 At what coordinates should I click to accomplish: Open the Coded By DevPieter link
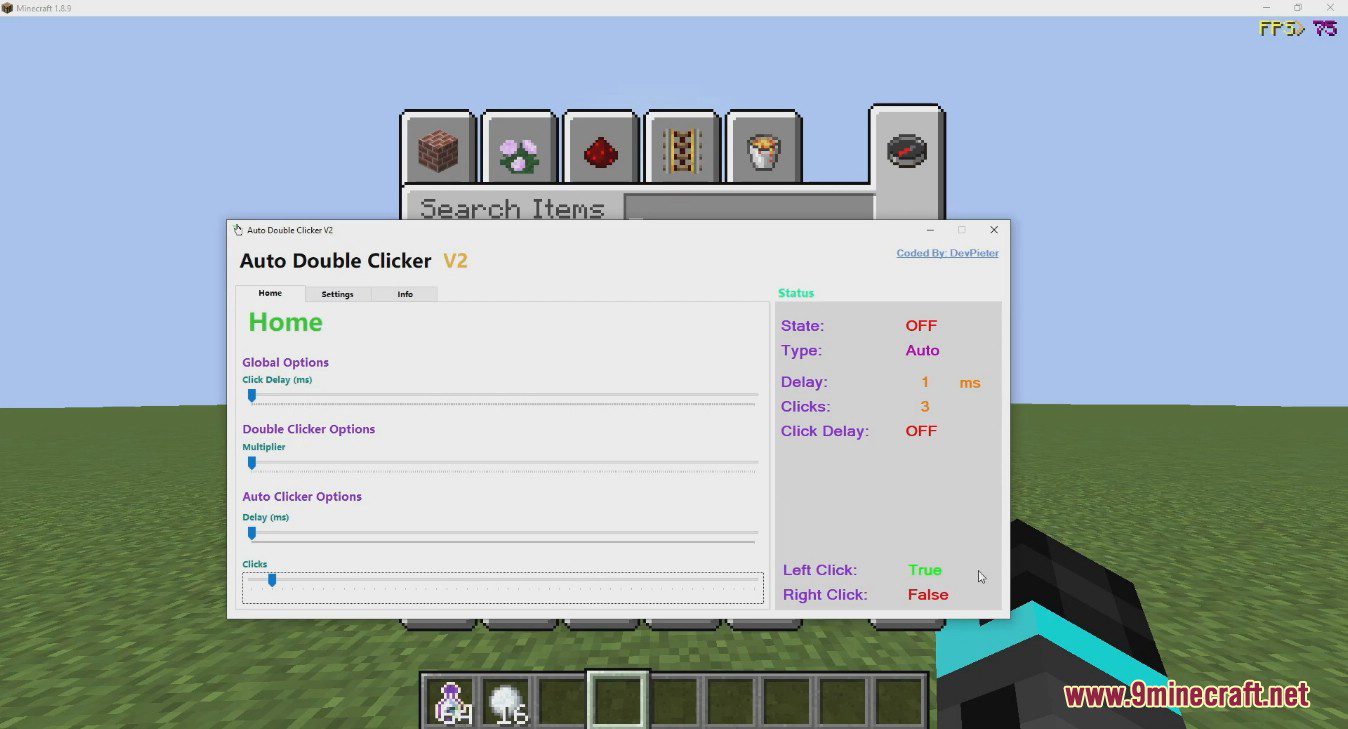[947, 253]
